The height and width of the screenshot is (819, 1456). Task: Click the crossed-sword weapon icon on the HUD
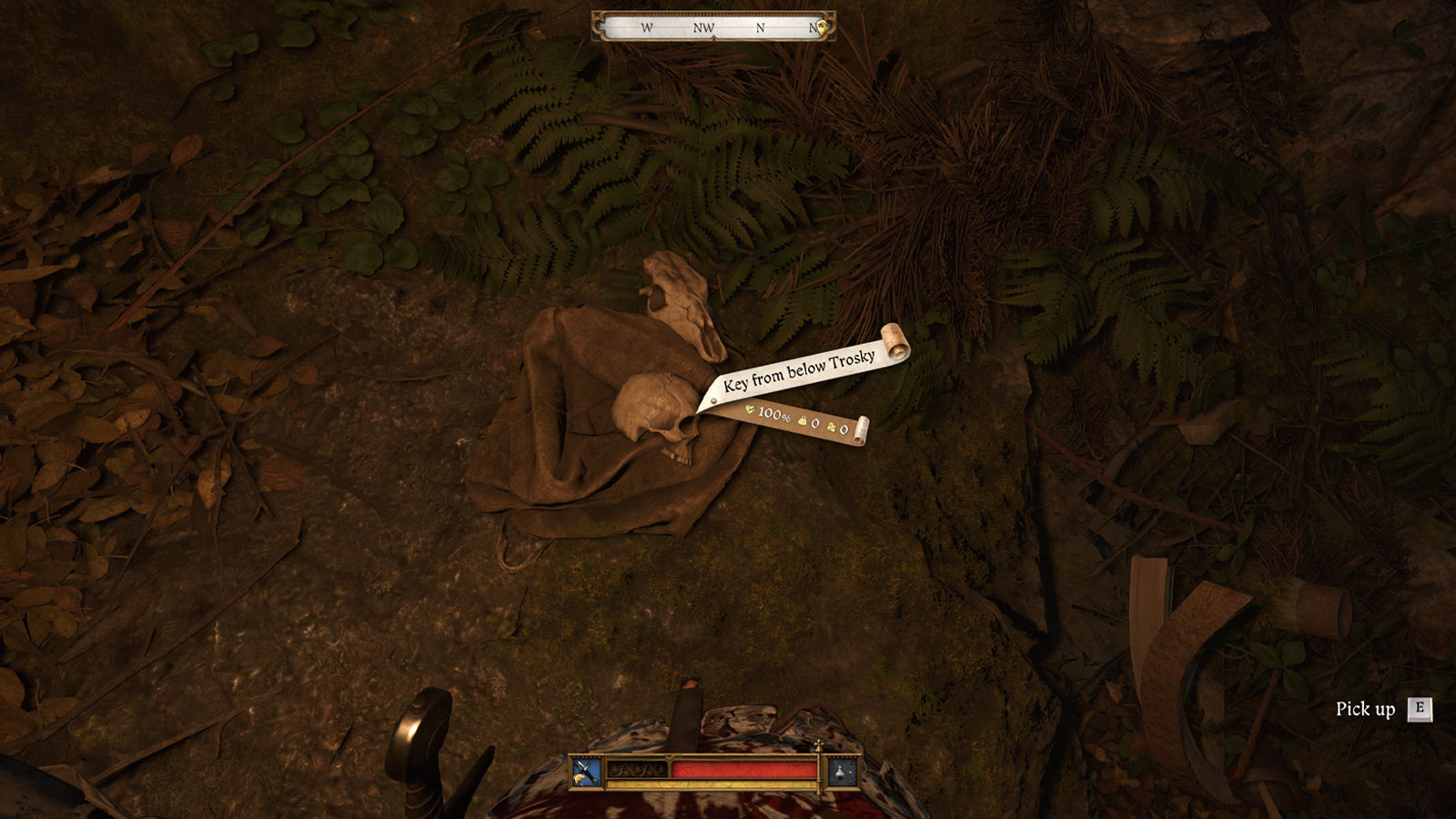[587, 773]
